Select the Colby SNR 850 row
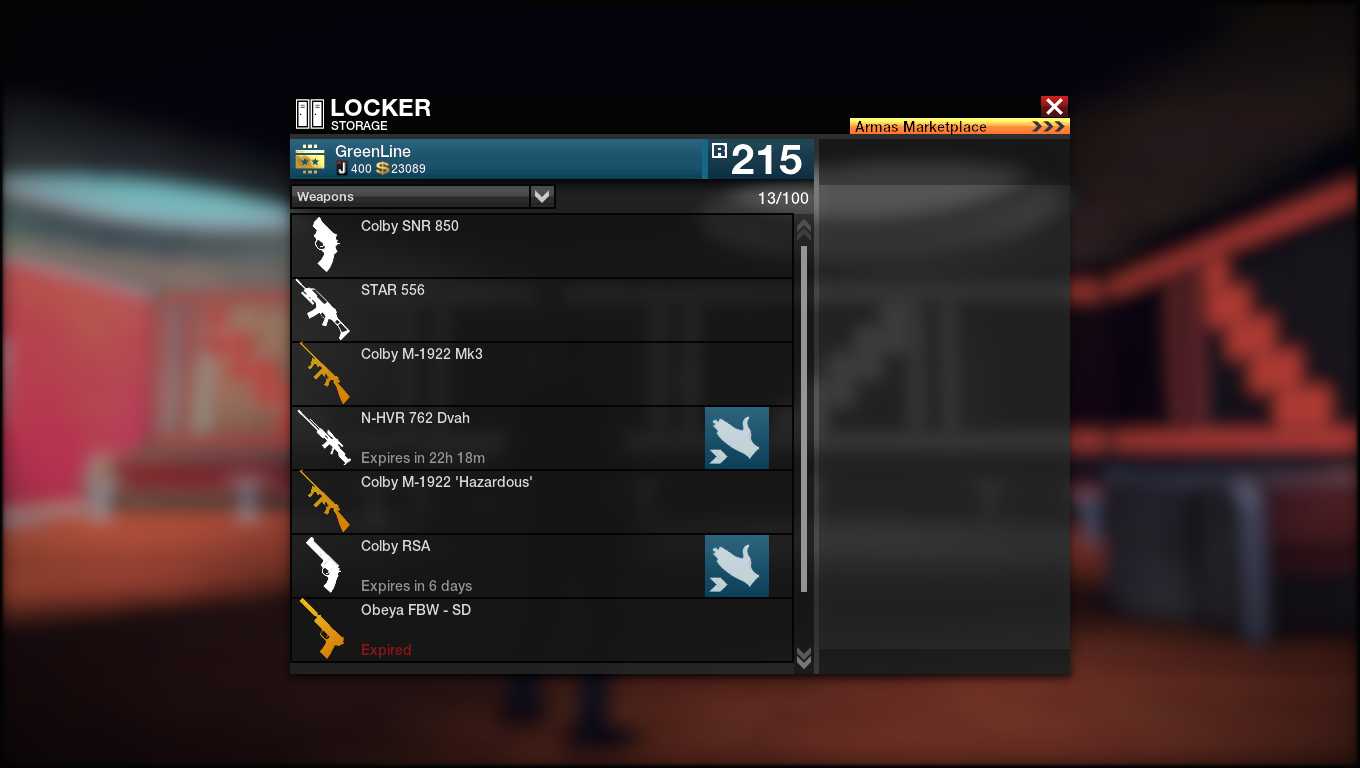Screen dimensions: 1360x768 pyautogui.click(x=541, y=246)
